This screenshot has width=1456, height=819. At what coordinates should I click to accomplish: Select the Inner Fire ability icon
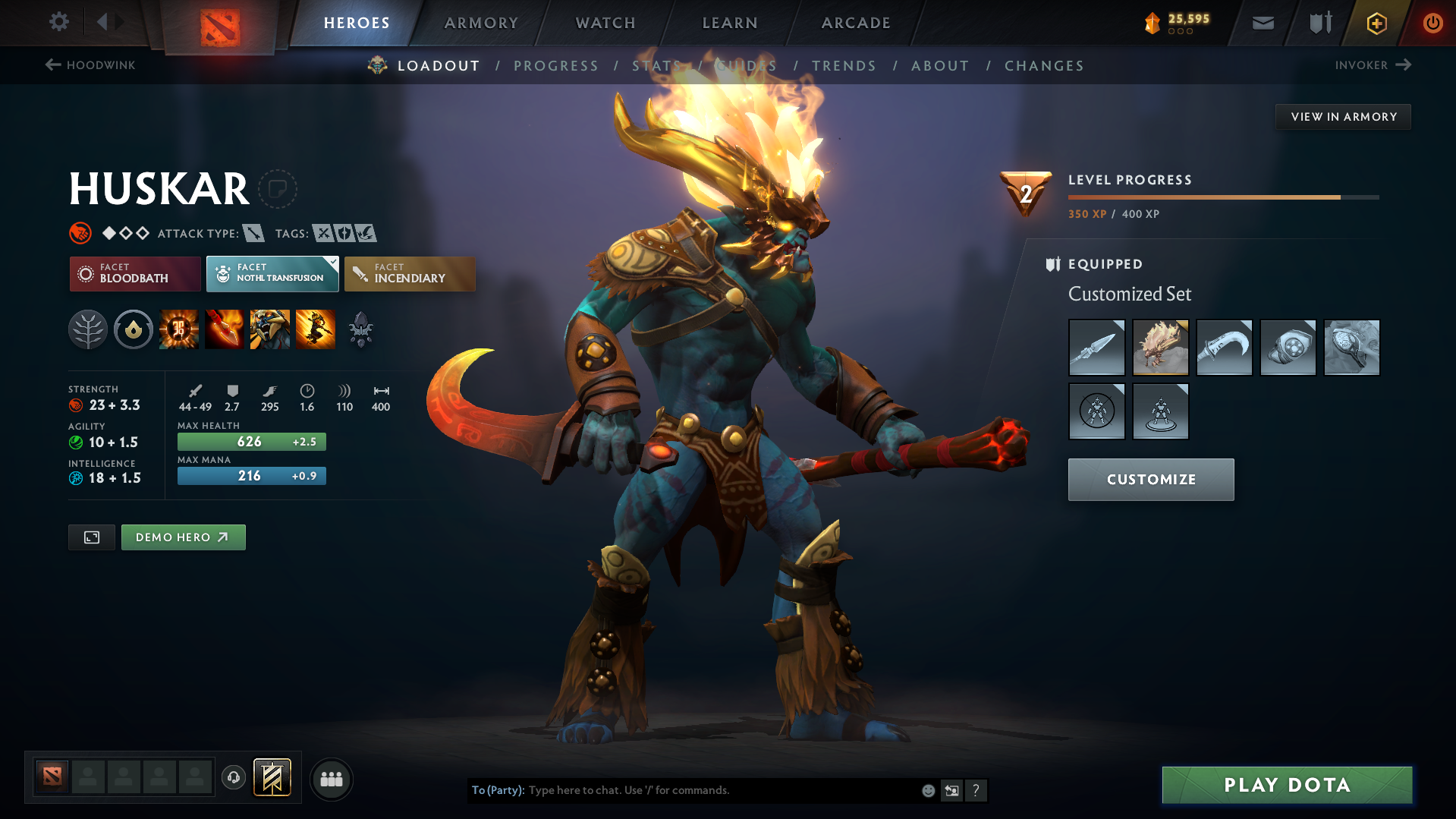tap(179, 329)
